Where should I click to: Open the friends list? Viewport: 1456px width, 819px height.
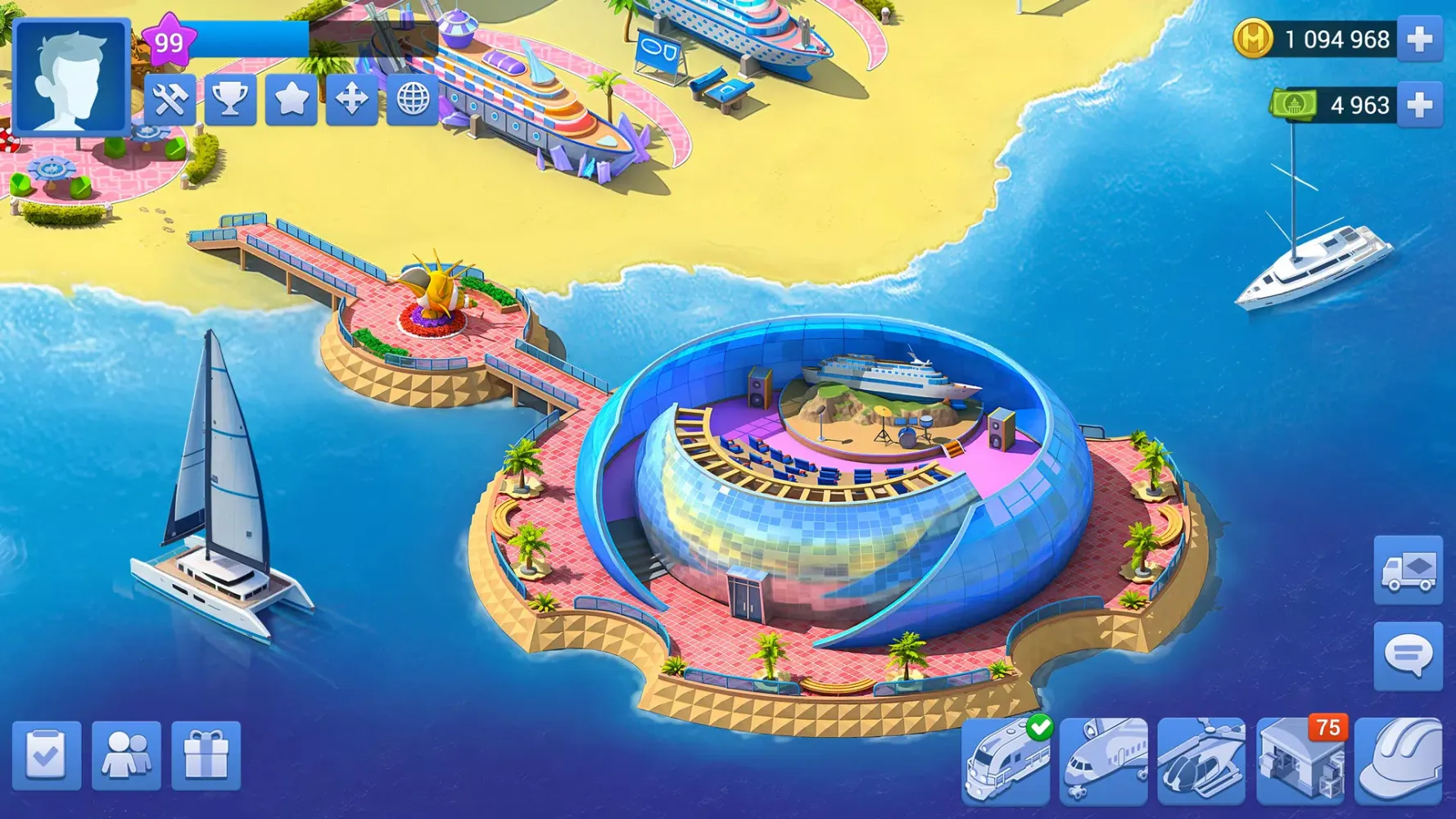(x=126, y=755)
